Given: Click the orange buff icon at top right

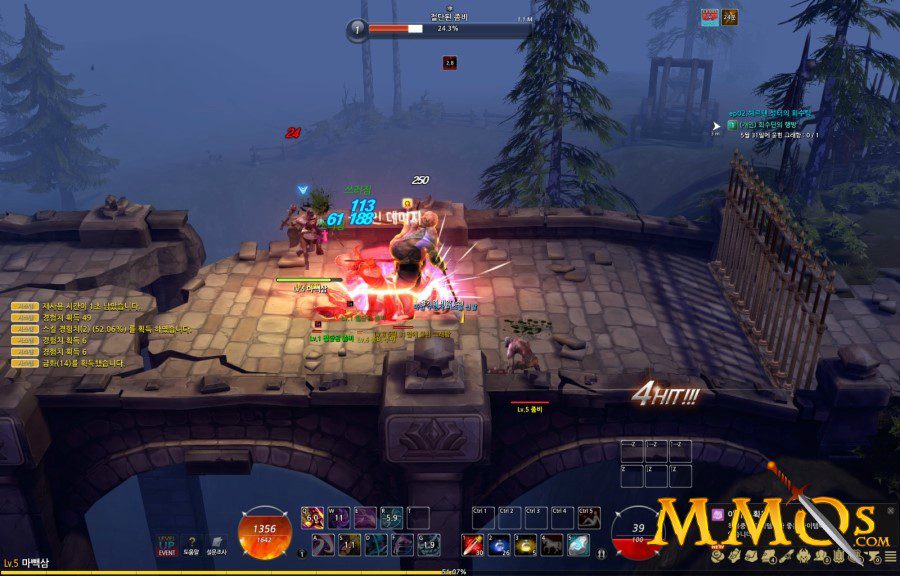Looking at the screenshot, I should (730, 16).
